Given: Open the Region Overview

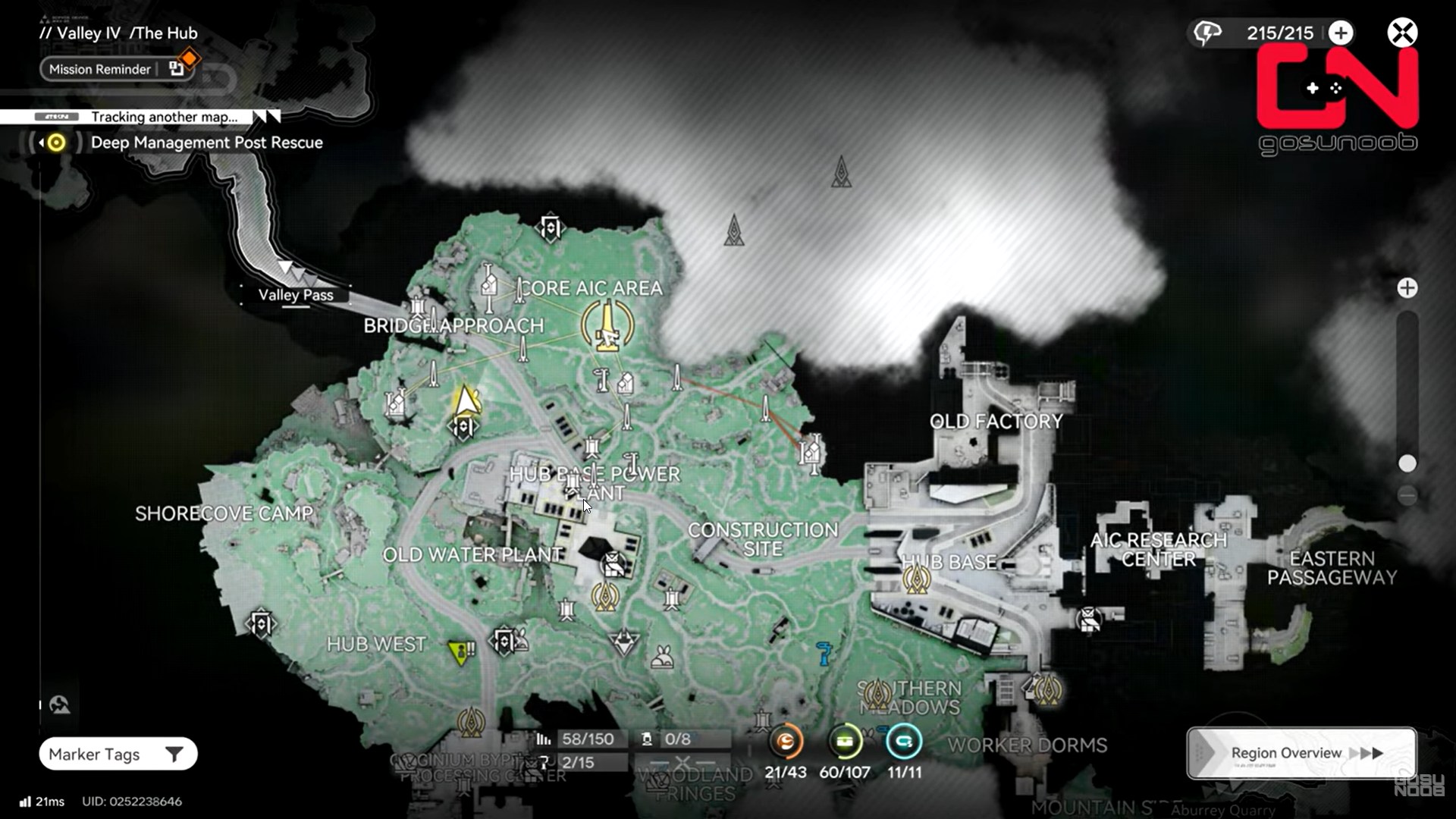Looking at the screenshot, I should (x=1301, y=753).
